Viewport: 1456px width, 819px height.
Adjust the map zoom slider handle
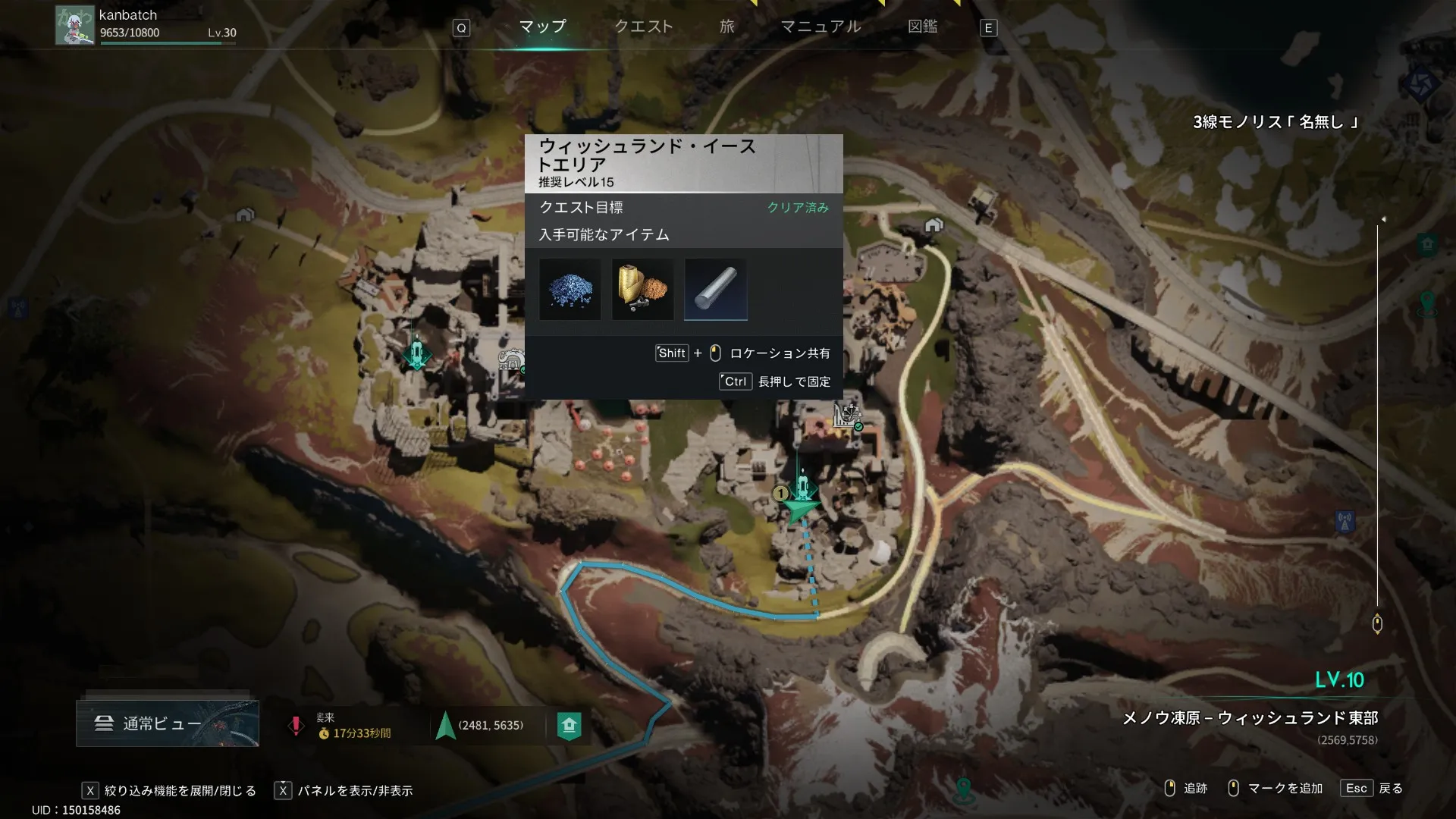click(x=1377, y=624)
